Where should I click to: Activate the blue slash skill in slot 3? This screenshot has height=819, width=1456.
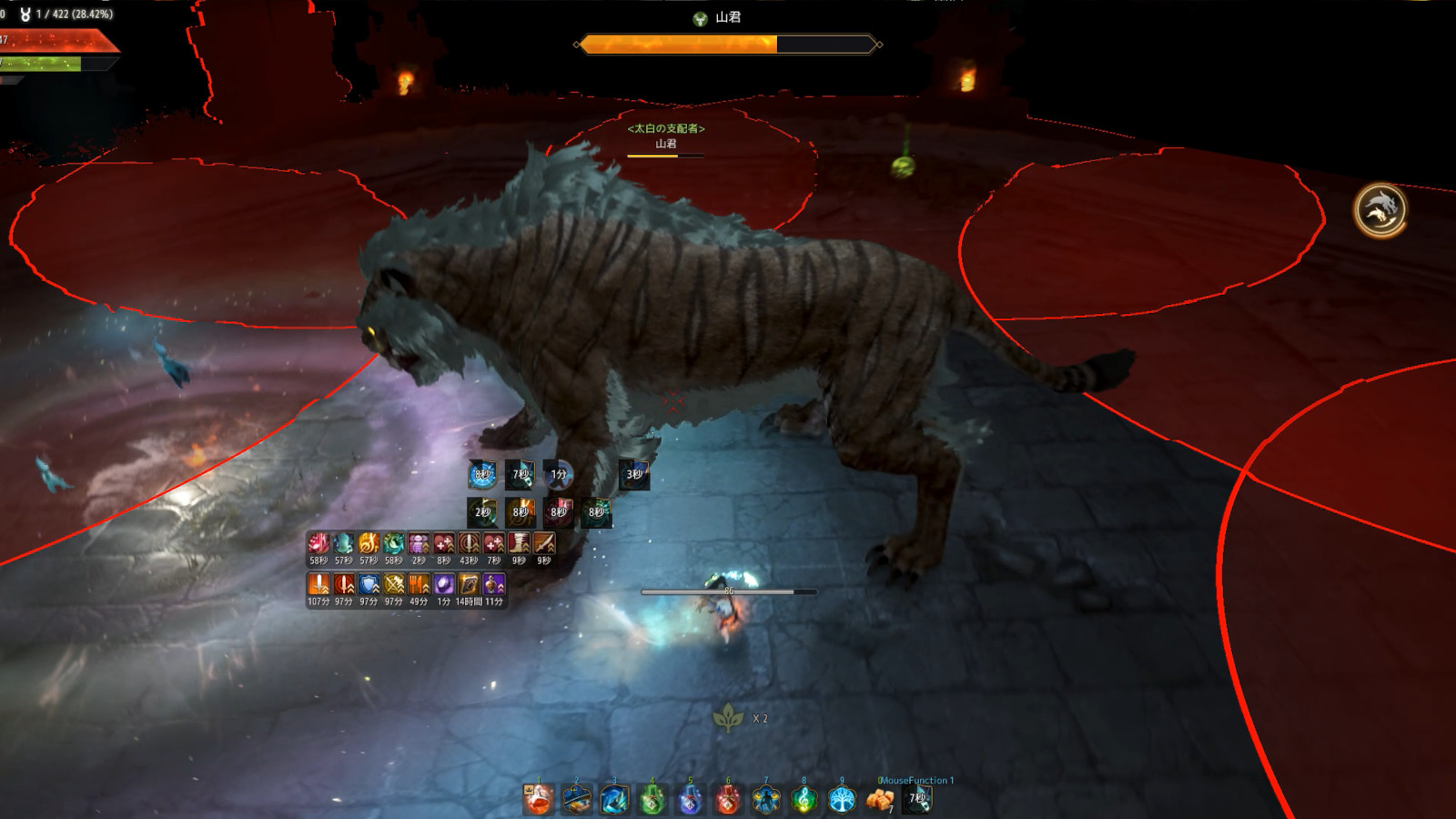[x=614, y=800]
